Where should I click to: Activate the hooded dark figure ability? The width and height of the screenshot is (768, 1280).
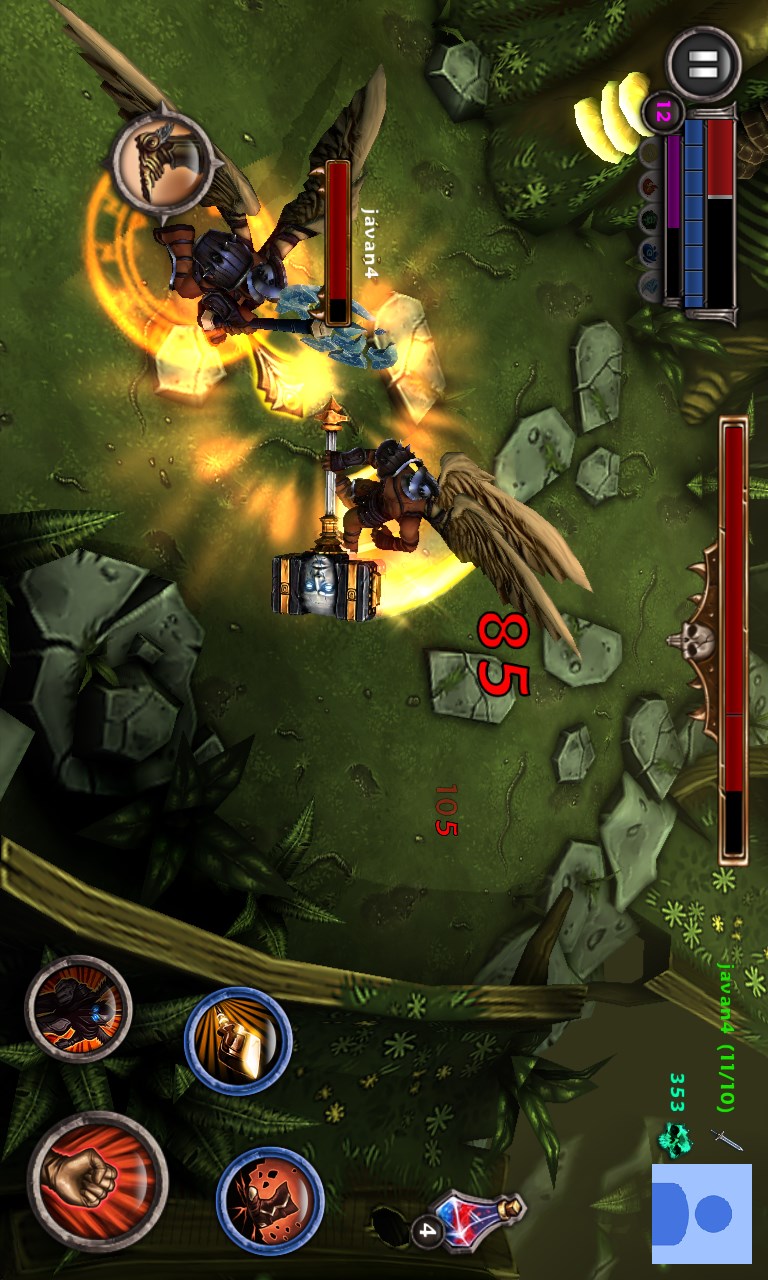point(78,1008)
